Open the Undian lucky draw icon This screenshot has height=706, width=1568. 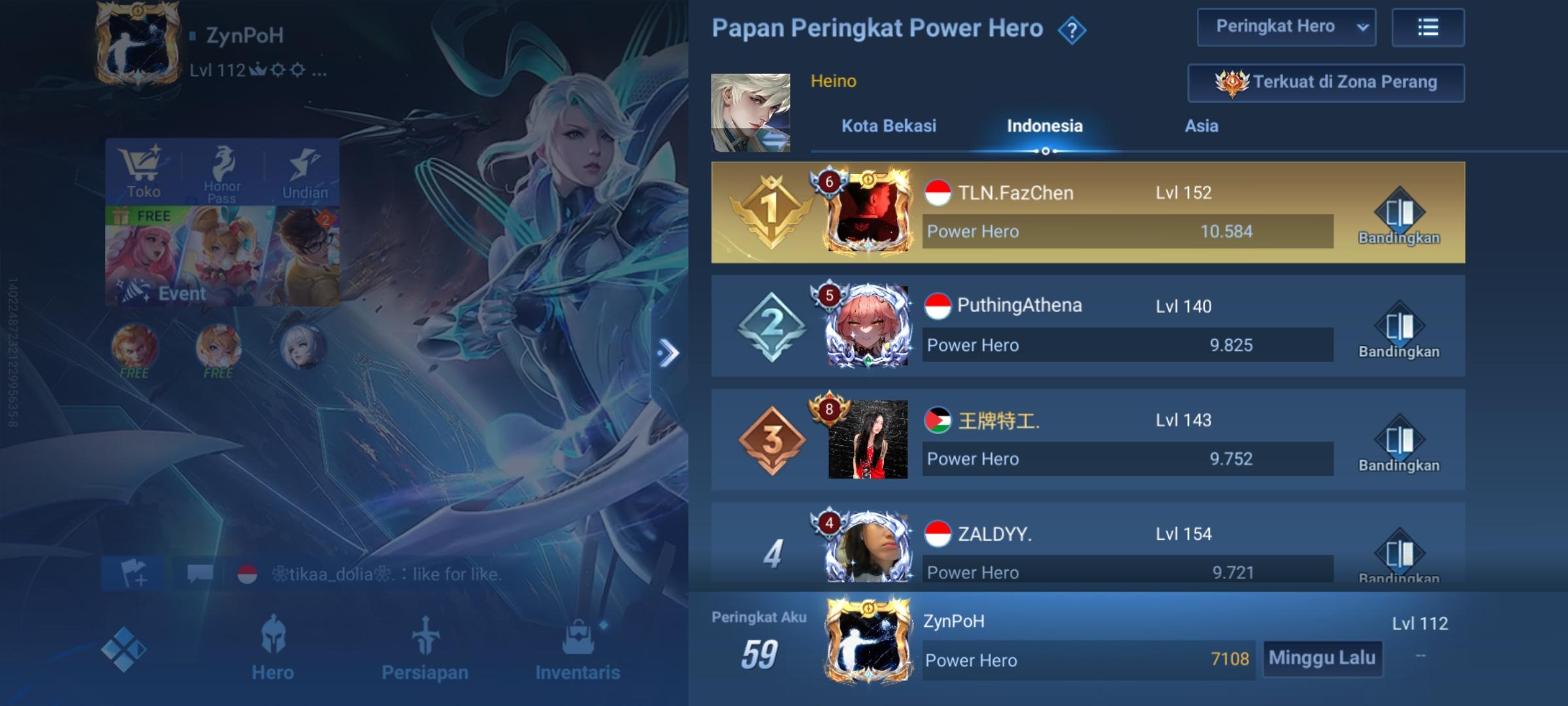coord(304,170)
